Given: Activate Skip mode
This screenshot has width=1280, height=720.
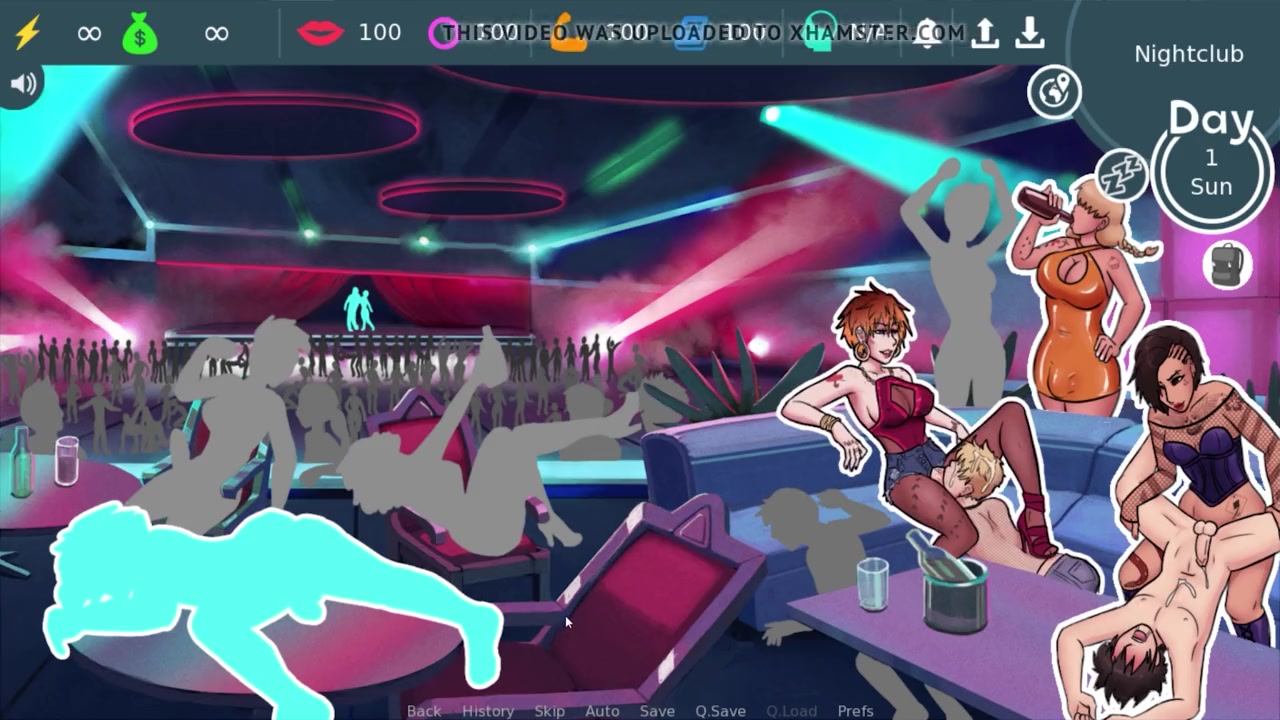Looking at the screenshot, I should 549,710.
